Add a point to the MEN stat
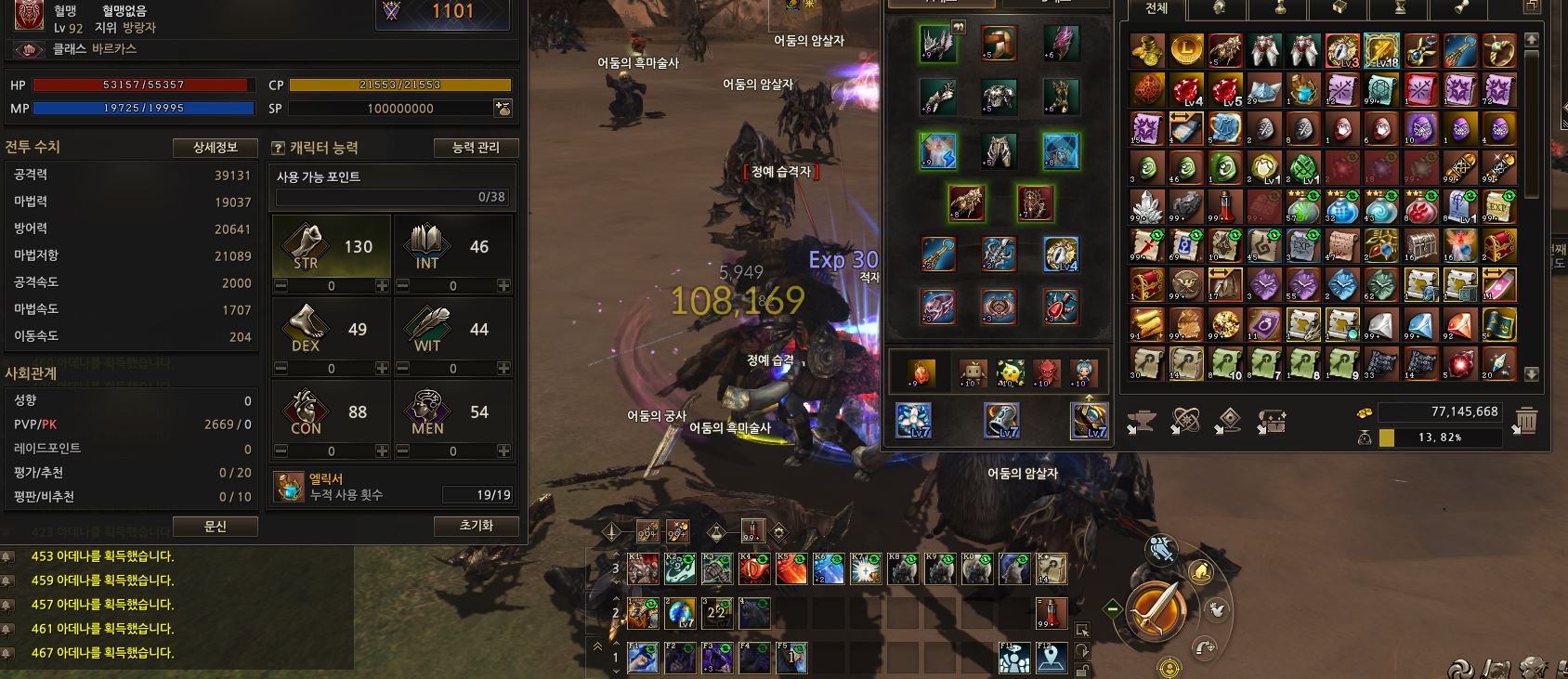 click(x=503, y=450)
